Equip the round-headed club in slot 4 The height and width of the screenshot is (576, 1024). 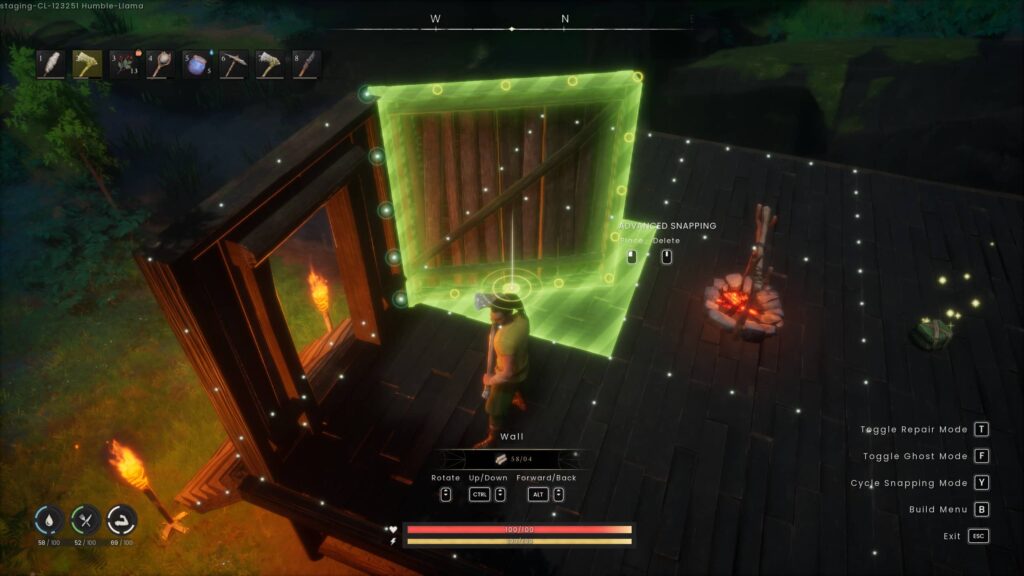click(x=161, y=64)
